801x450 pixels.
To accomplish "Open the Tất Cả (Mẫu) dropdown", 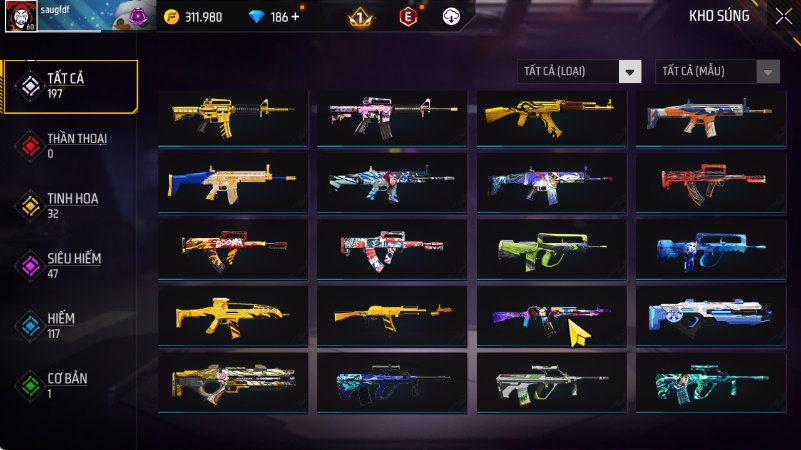I will (x=717, y=71).
